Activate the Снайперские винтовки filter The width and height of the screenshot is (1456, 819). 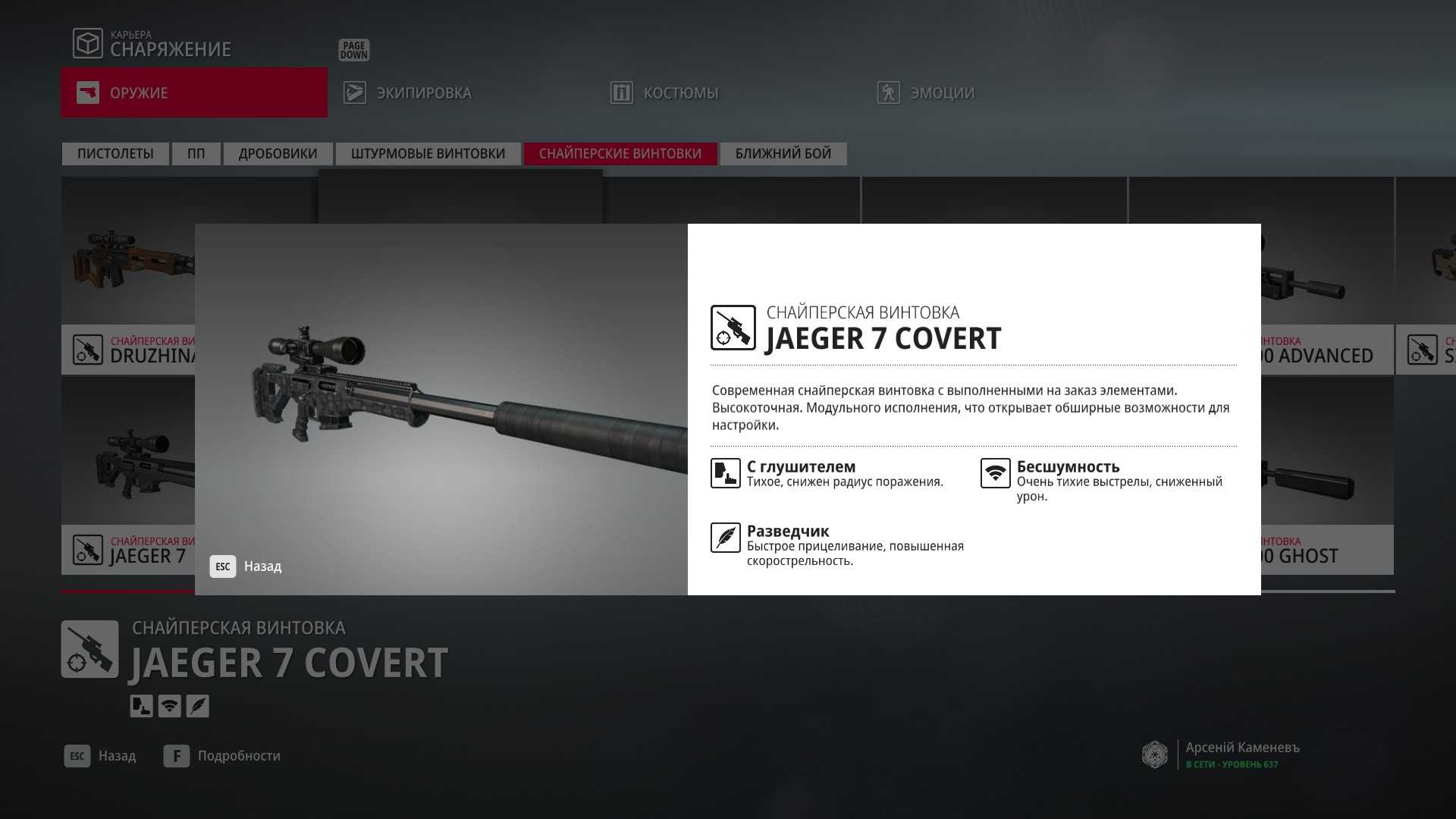[x=620, y=154]
